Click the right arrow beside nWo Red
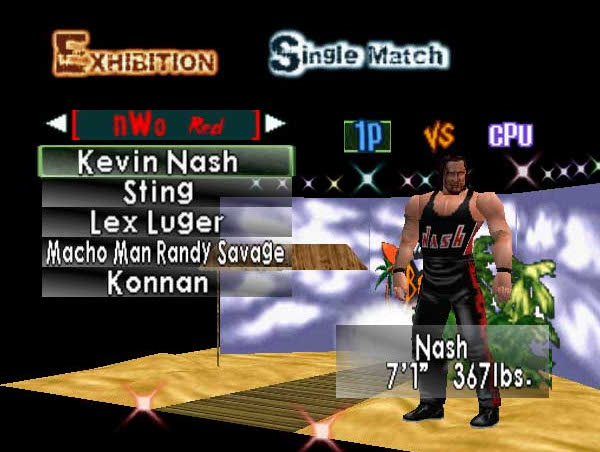The image size is (600, 452). [x=274, y=124]
